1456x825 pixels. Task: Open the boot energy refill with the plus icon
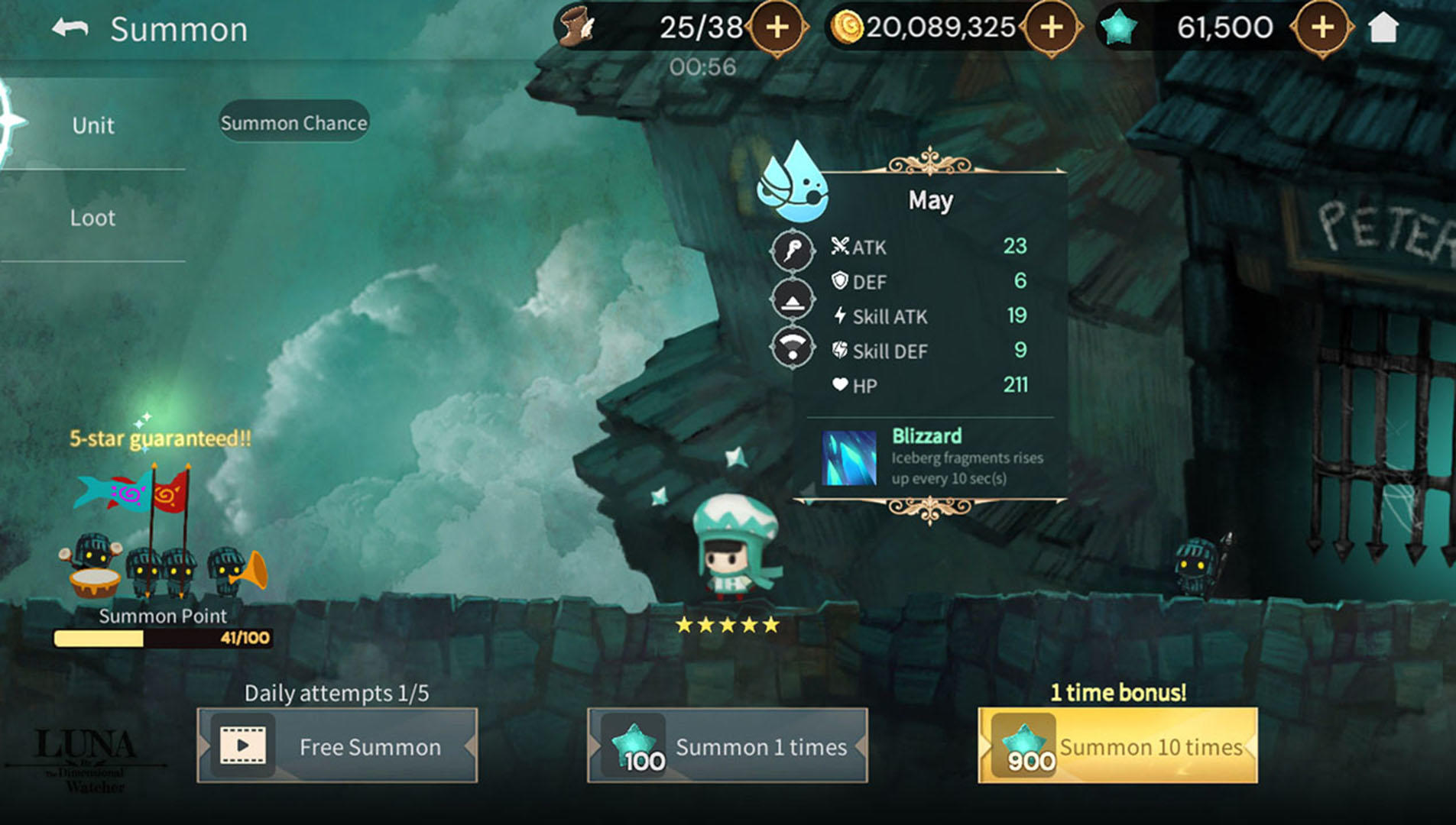pyautogui.click(x=778, y=29)
